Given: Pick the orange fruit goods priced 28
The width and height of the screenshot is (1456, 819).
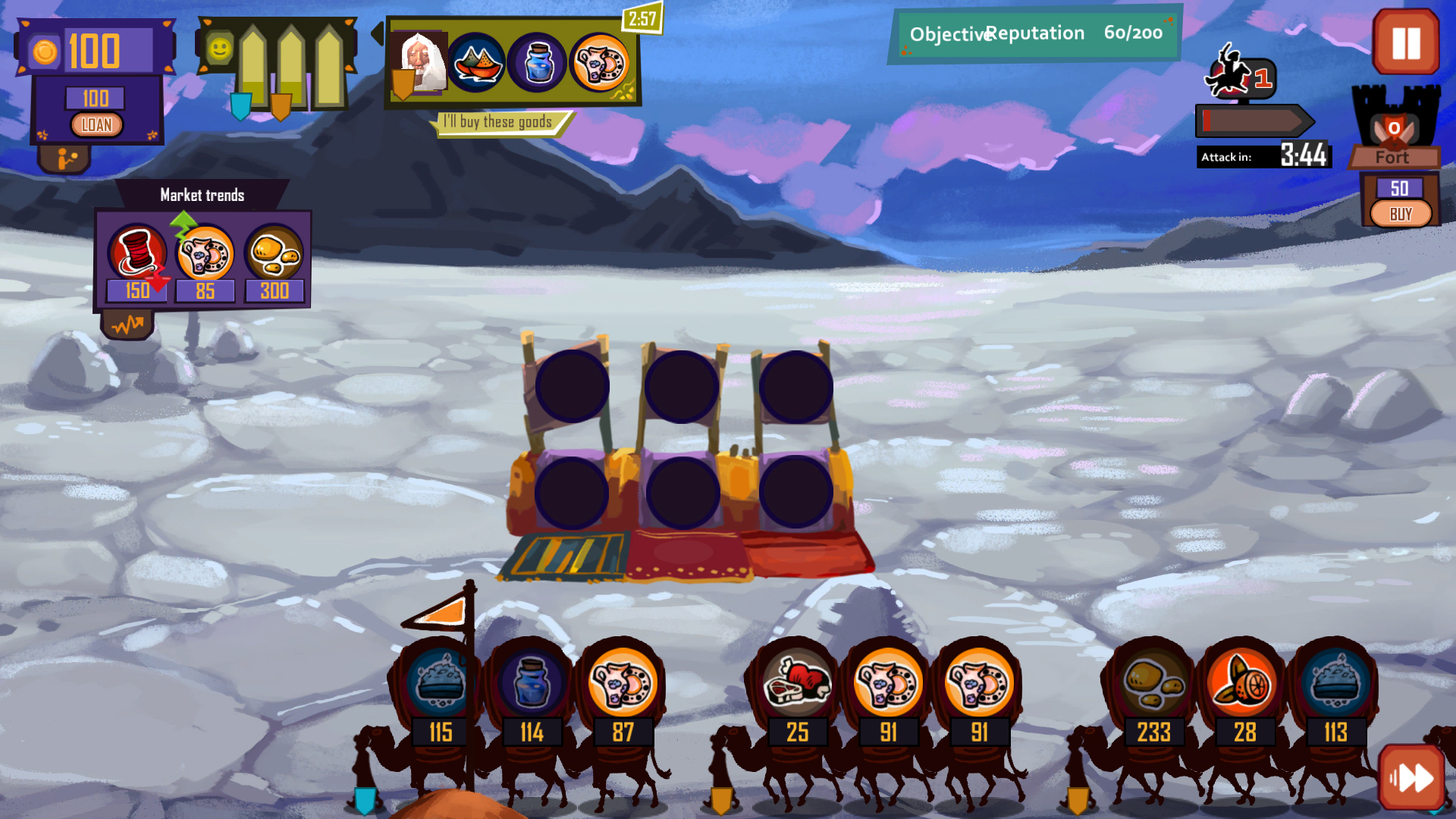Looking at the screenshot, I should 1244,682.
